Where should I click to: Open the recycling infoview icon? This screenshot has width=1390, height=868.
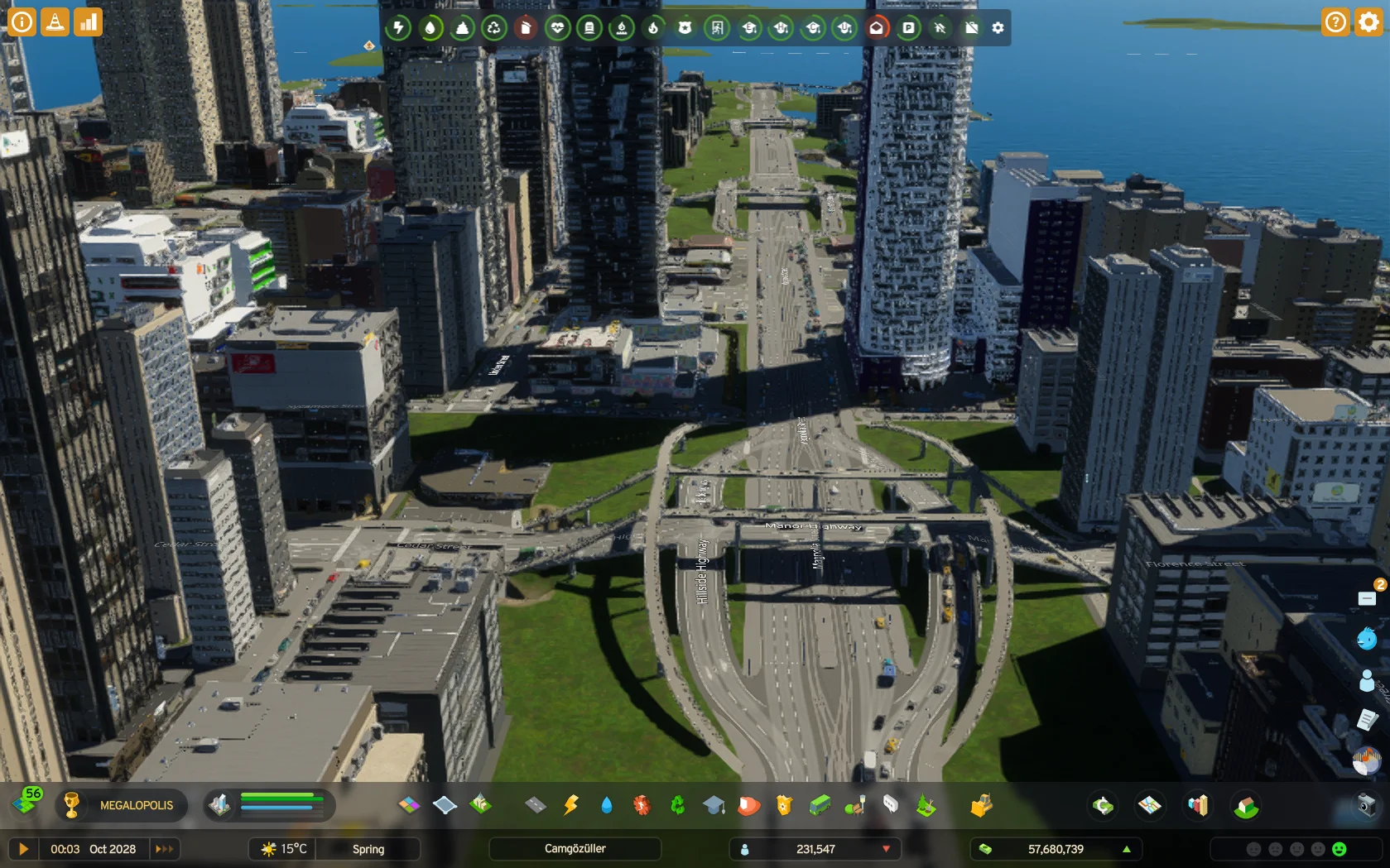pyautogui.click(x=494, y=28)
